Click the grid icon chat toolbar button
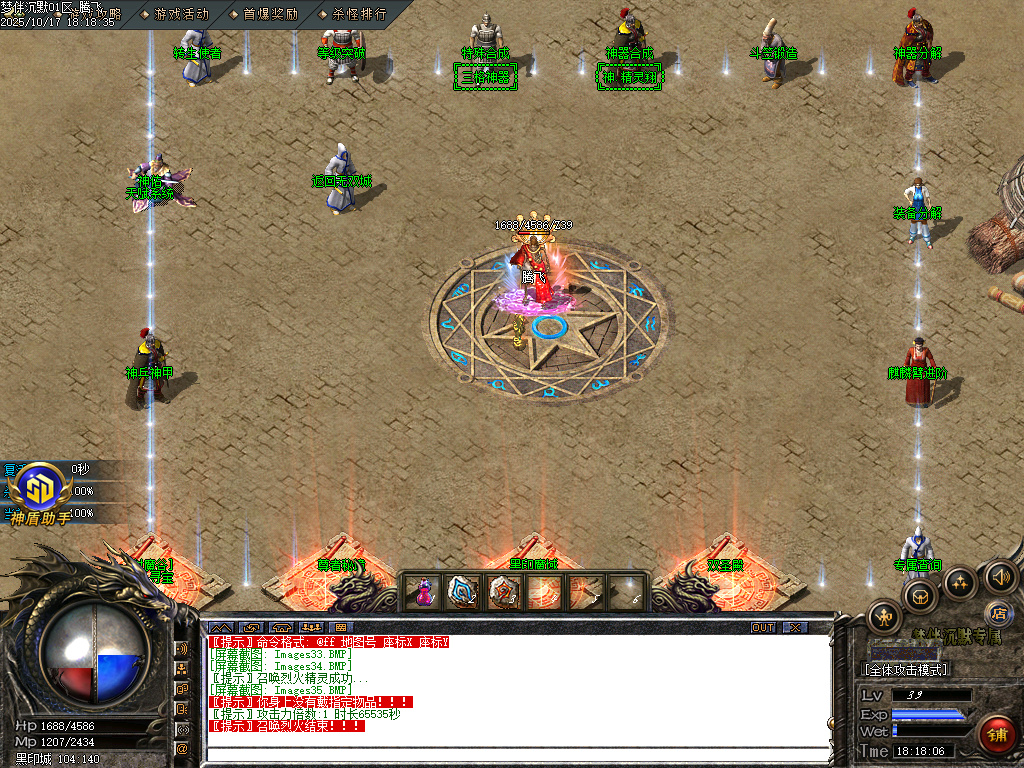This screenshot has height=768, width=1024. tap(341, 627)
